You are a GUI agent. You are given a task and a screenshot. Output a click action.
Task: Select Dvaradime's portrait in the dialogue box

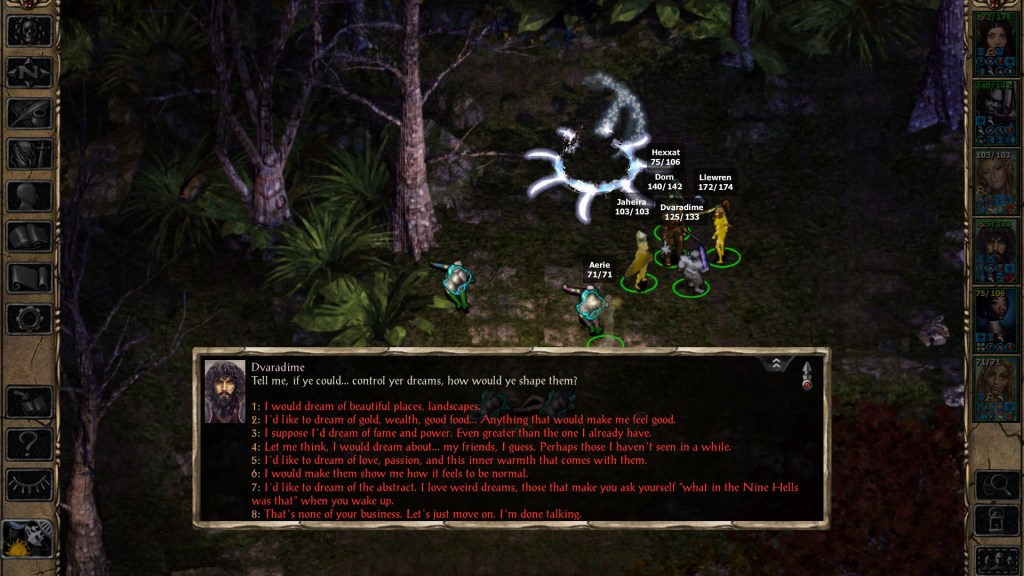click(x=225, y=391)
